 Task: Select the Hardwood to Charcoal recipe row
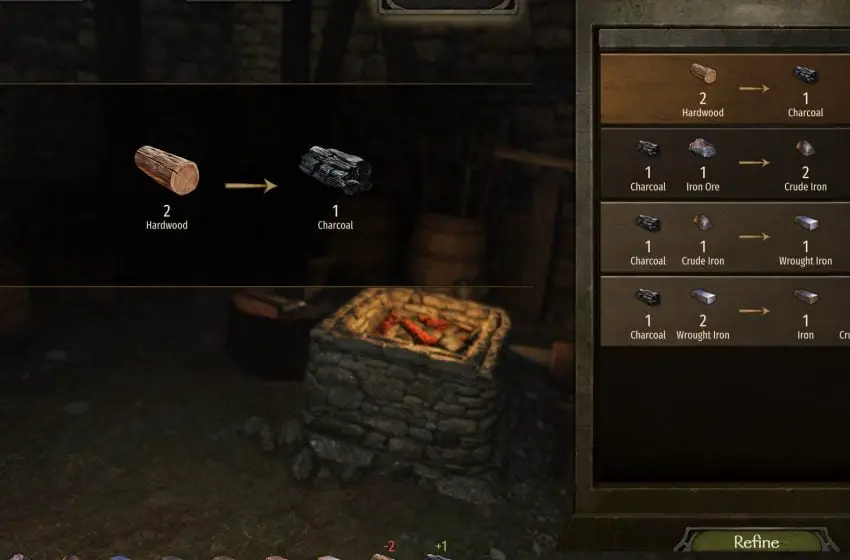click(725, 89)
